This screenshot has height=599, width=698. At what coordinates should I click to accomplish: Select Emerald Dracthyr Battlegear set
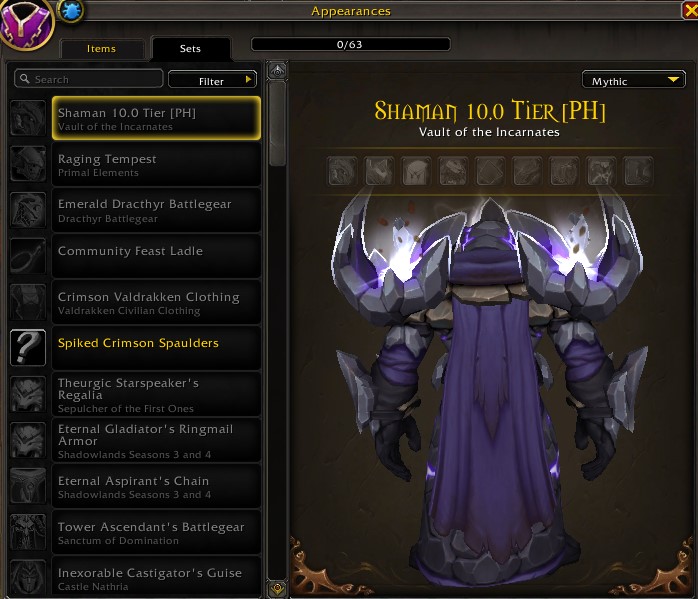coord(155,210)
